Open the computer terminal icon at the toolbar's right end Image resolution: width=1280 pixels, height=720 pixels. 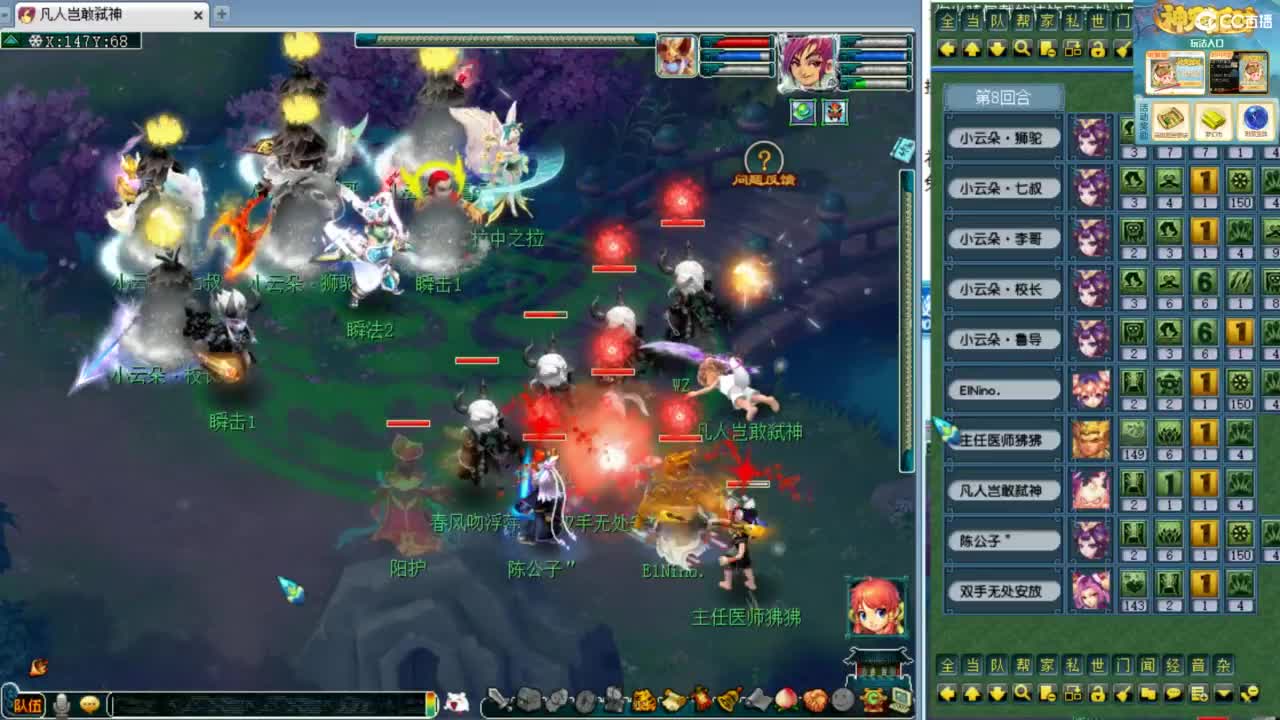click(x=901, y=700)
